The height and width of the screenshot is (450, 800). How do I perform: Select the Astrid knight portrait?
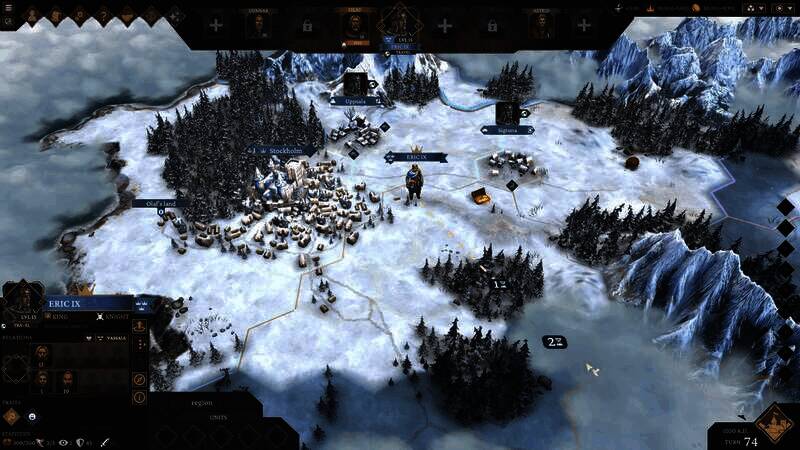[541, 25]
